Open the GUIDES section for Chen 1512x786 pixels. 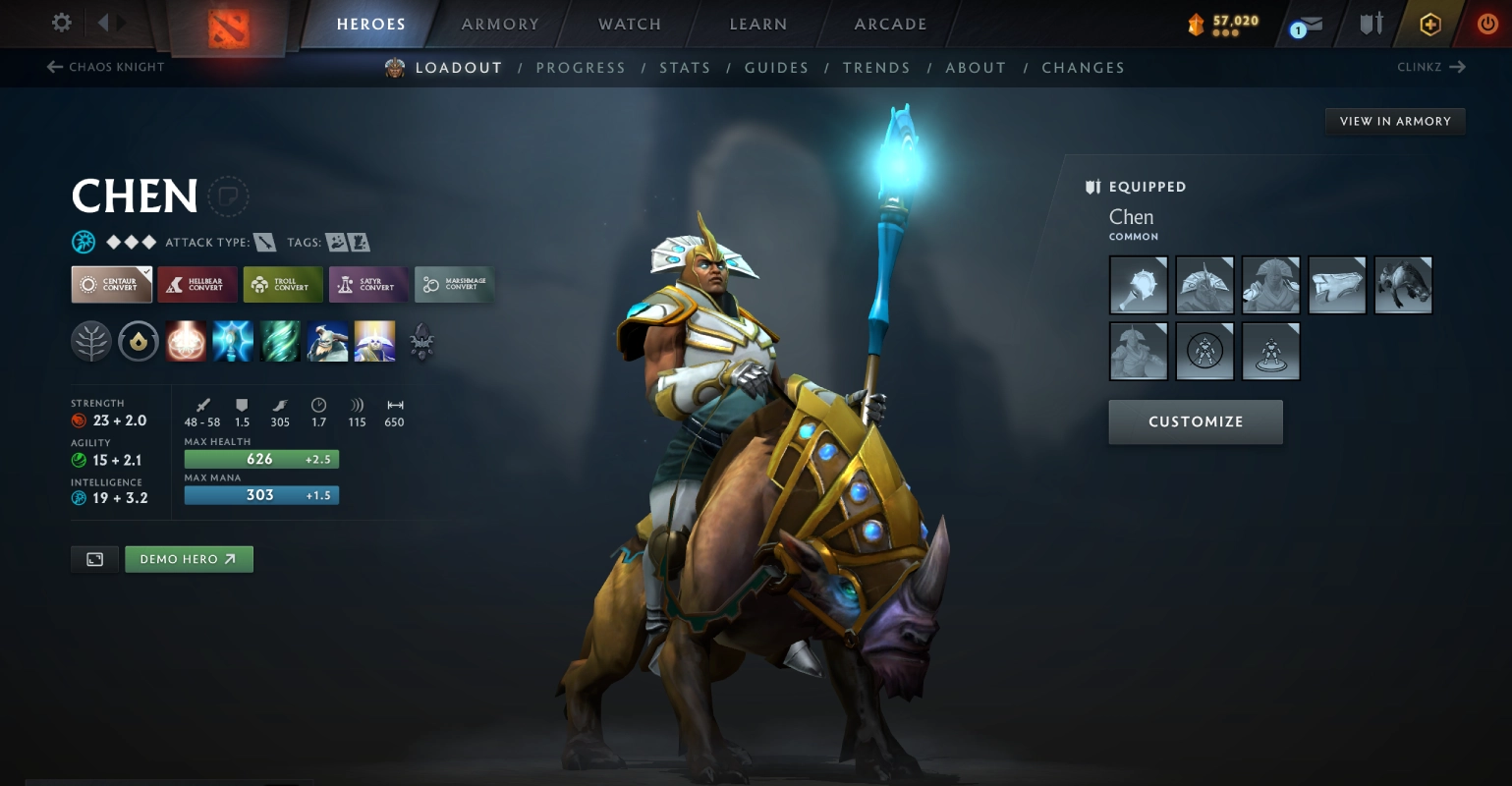tap(776, 67)
